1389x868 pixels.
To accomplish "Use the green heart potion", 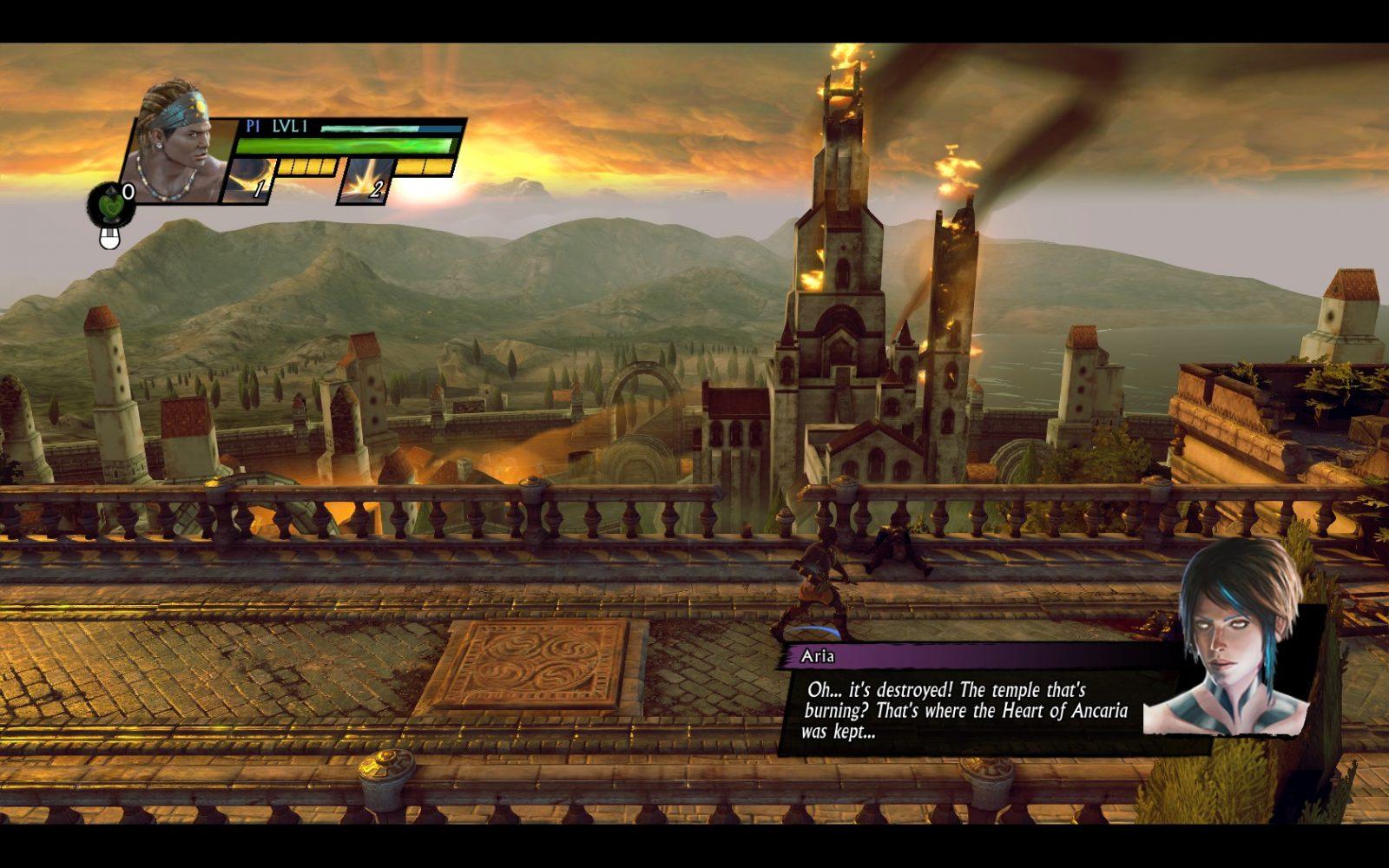I will pyautogui.click(x=109, y=205).
